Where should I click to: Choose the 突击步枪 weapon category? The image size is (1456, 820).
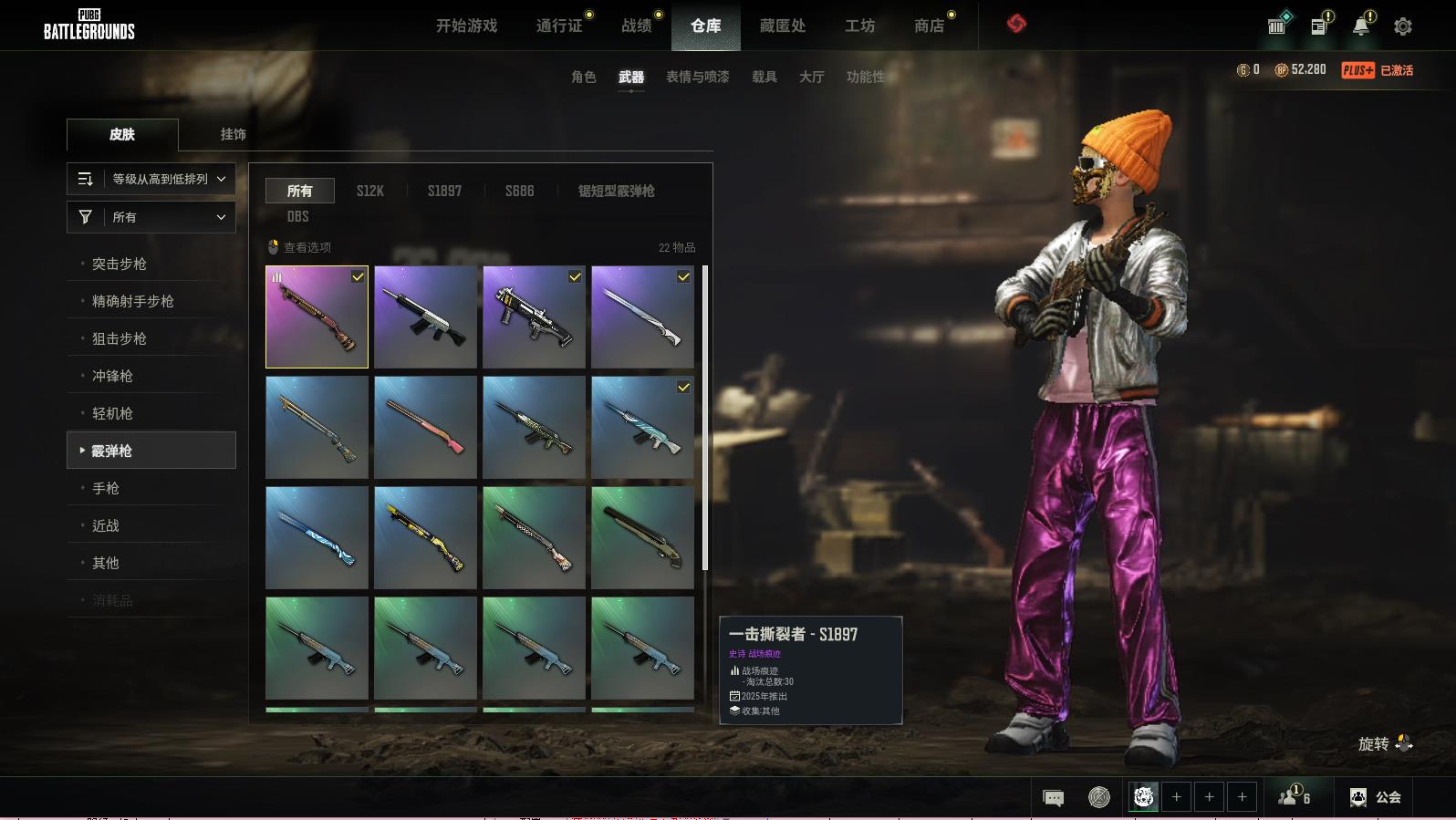120,264
